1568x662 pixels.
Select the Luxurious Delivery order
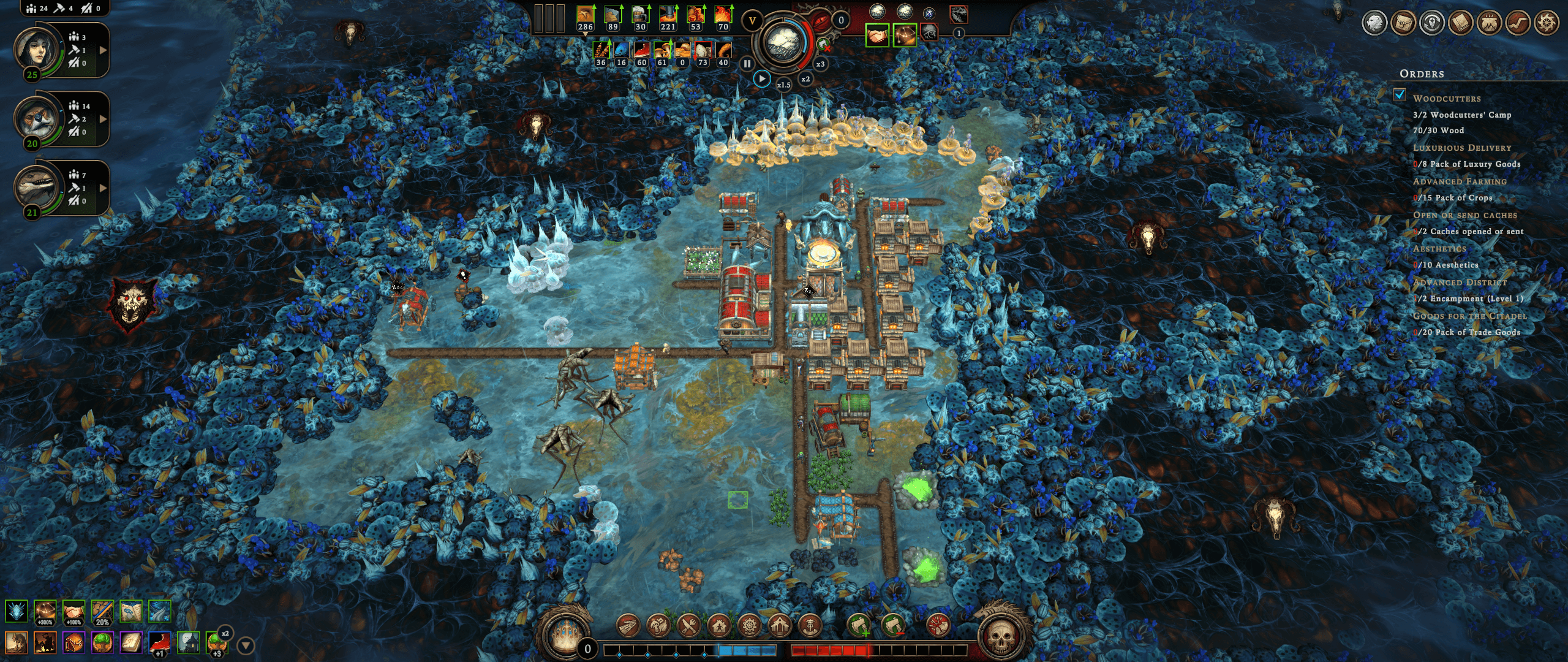click(1462, 148)
